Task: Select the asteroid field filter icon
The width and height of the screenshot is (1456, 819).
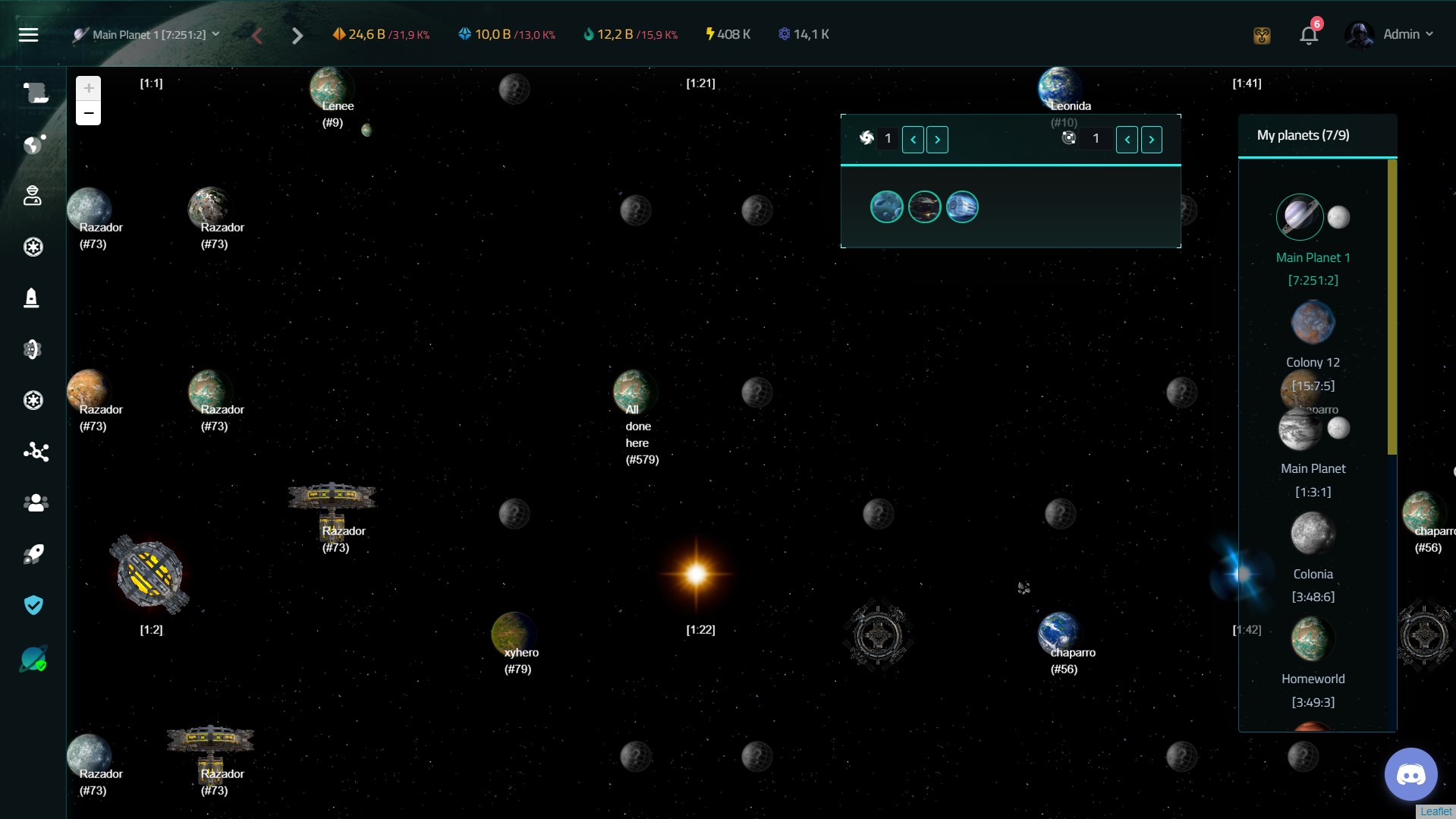Action: coord(886,207)
